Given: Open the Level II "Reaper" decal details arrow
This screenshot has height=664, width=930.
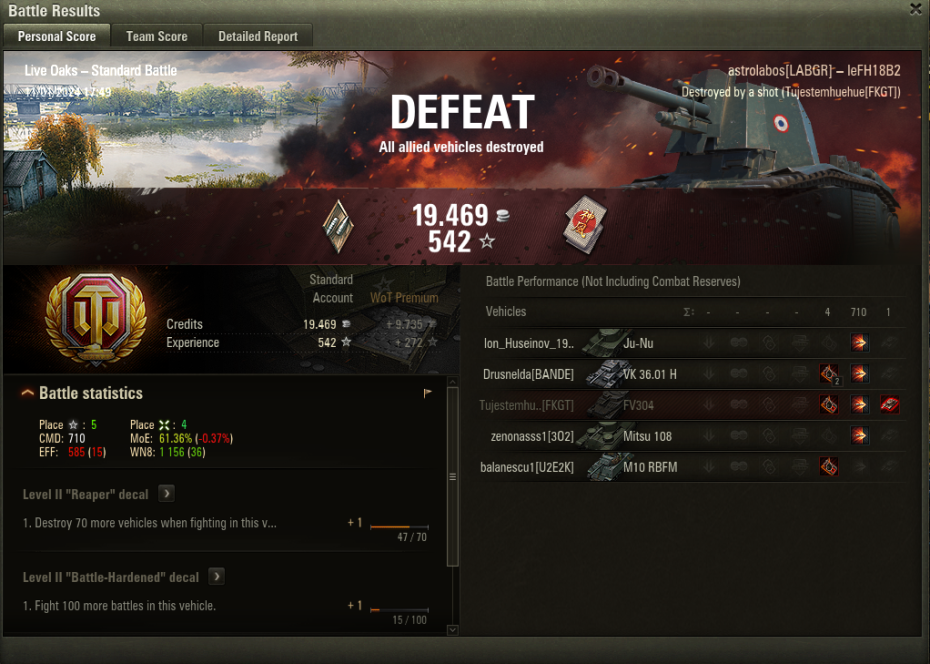Looking at the screenshot, I should pos(167,494).
